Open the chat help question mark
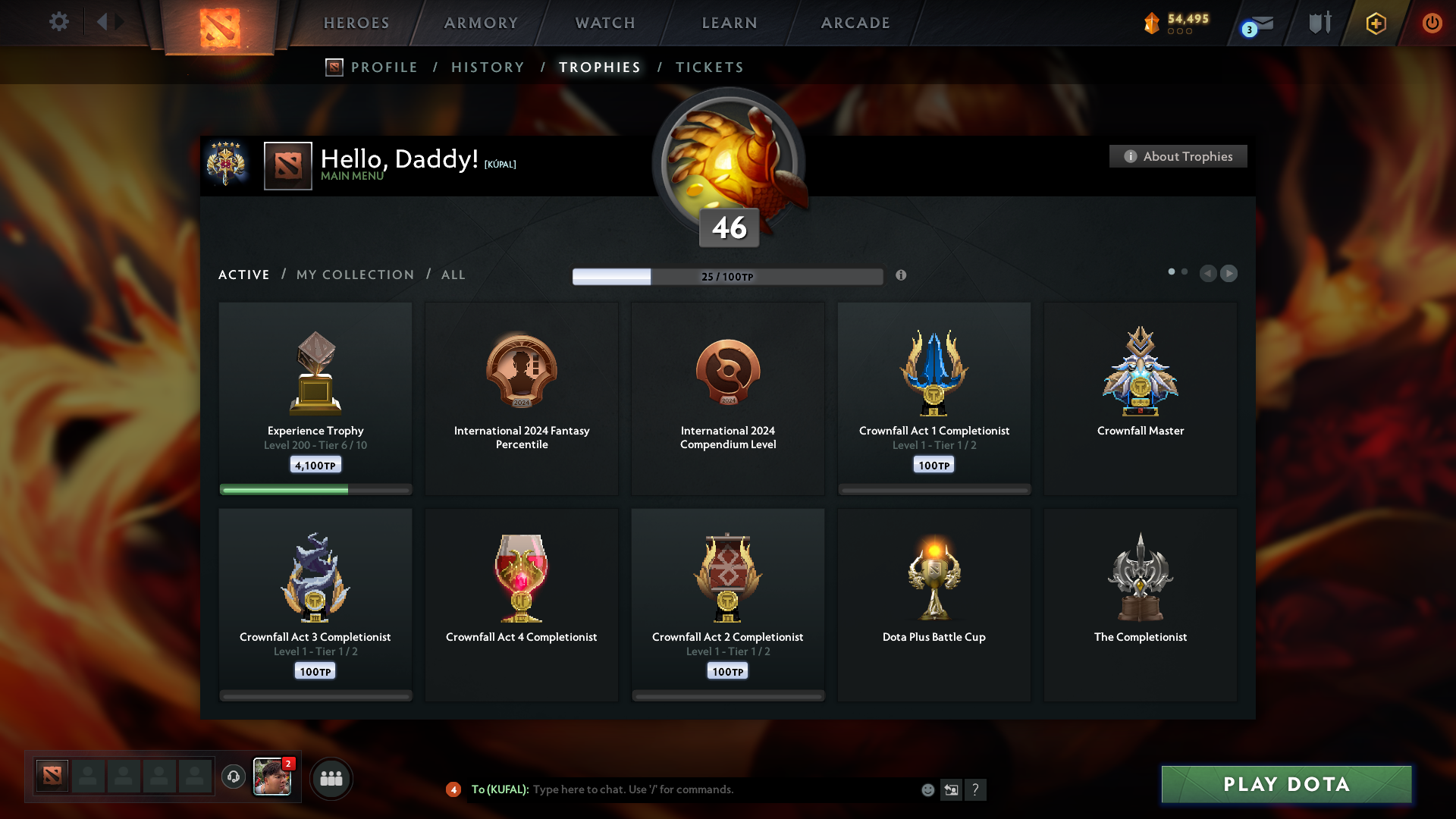The height and width of the screenshot is (819, 1456). click(x=977, y=789)
